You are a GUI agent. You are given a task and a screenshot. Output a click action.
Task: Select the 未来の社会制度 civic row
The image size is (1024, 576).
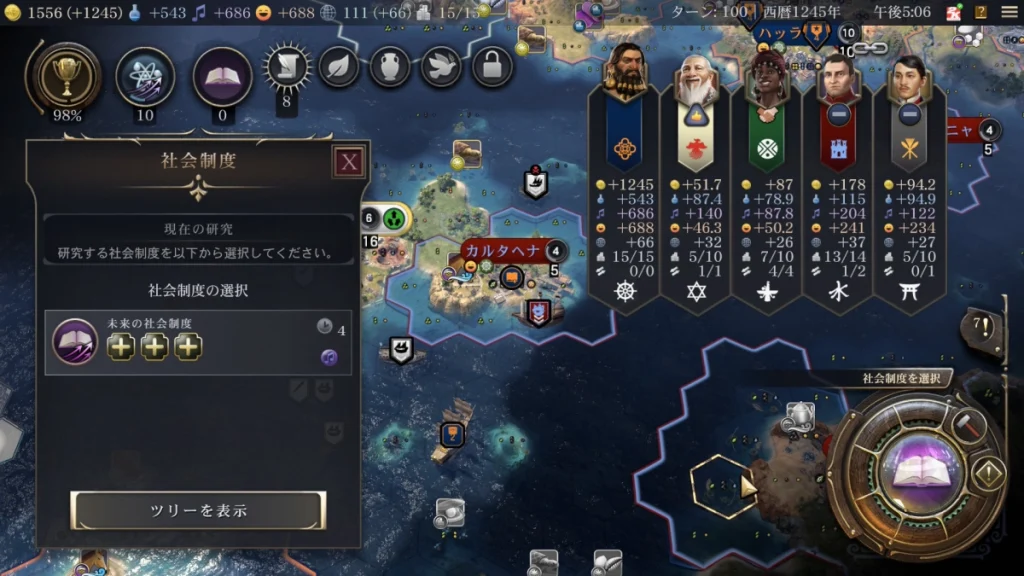[x=198, y=342]
